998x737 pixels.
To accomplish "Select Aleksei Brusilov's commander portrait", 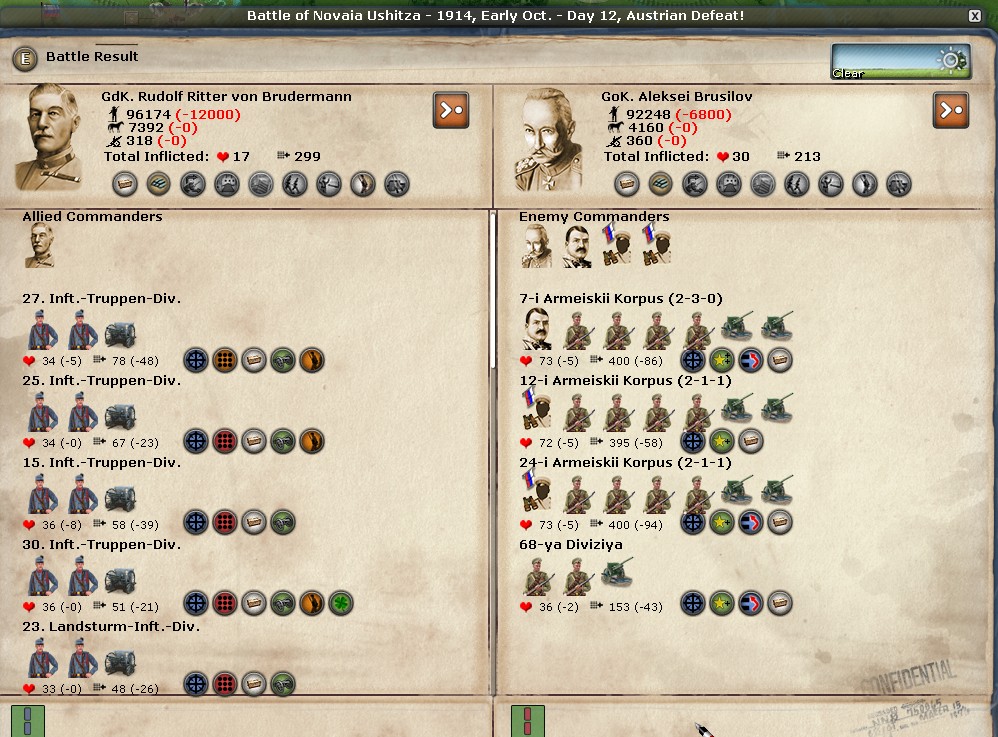I will pos(548,138).
